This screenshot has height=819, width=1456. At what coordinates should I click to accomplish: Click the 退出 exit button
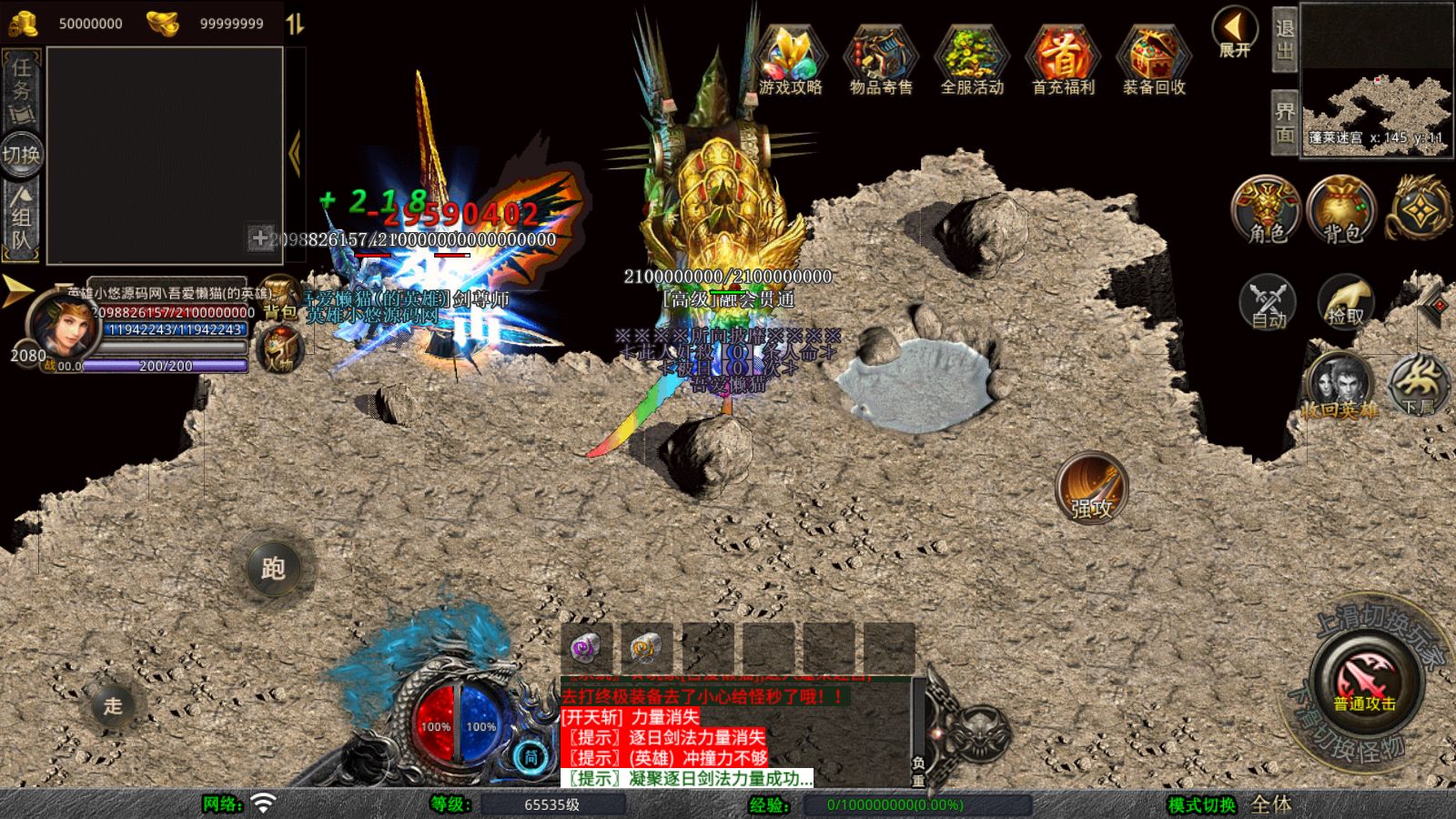pyautogui.click(x=1284, y=40)
